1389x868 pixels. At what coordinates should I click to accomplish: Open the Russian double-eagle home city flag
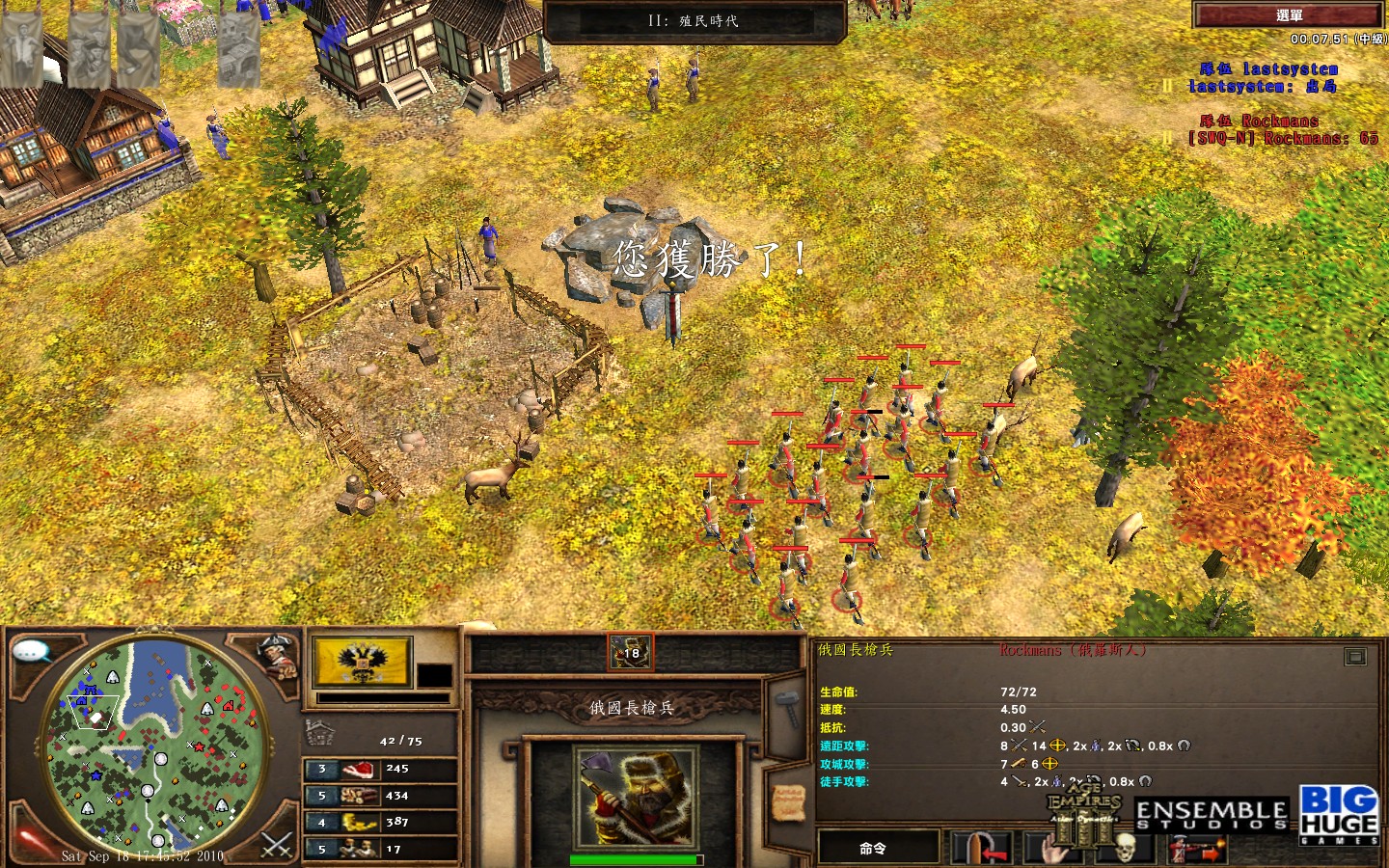pos(362,662)
